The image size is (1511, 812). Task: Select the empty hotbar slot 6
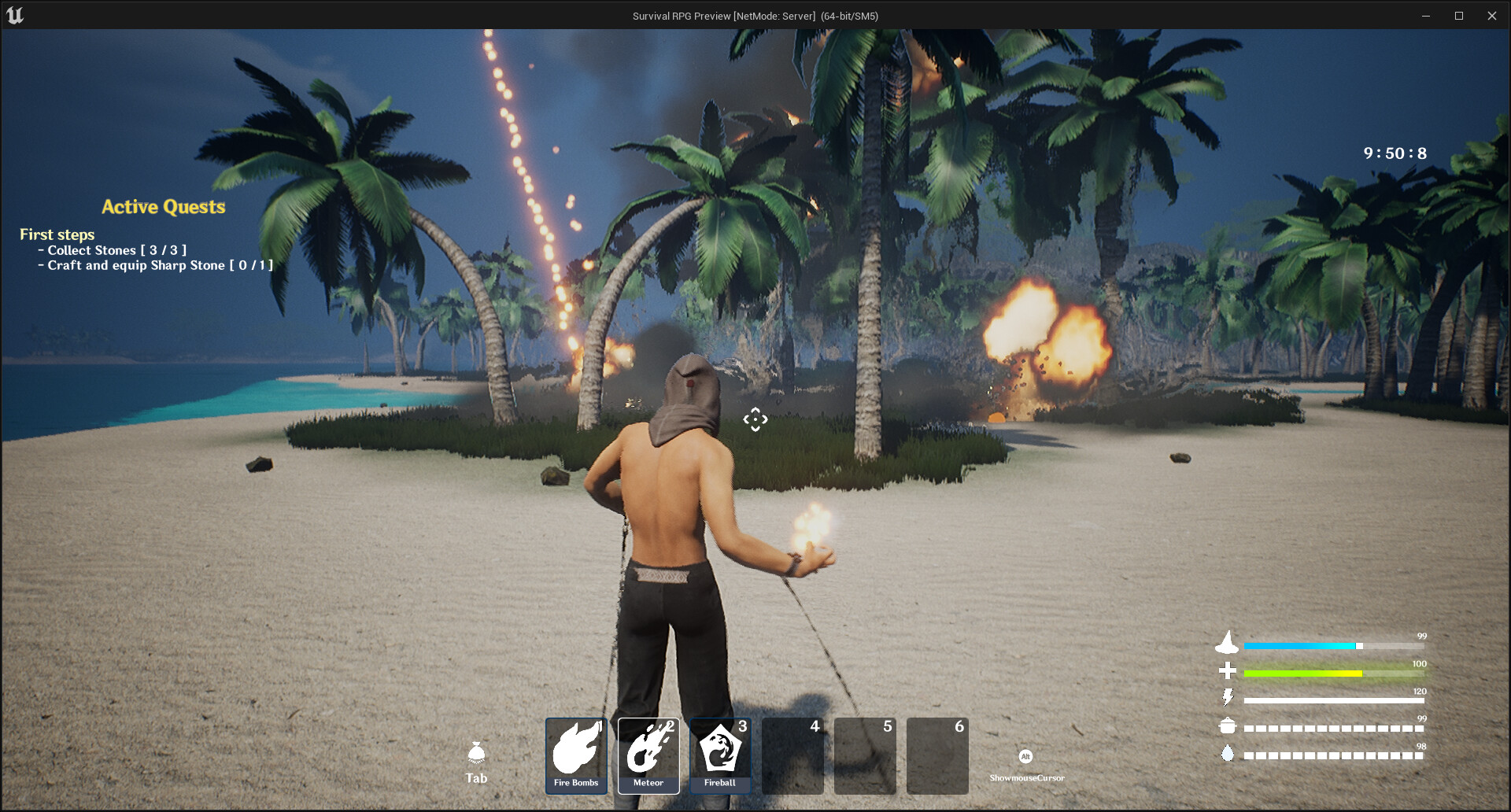point(937,754)
